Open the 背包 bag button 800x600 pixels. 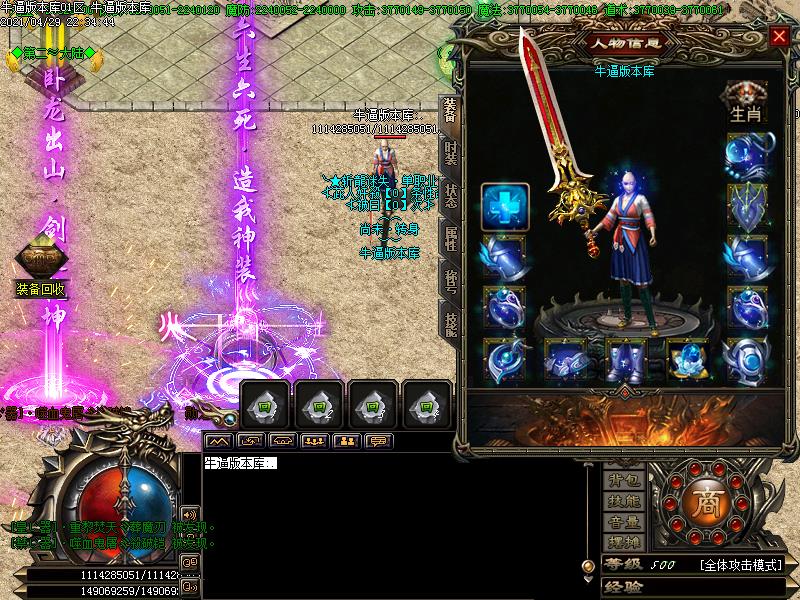(625, 481)
